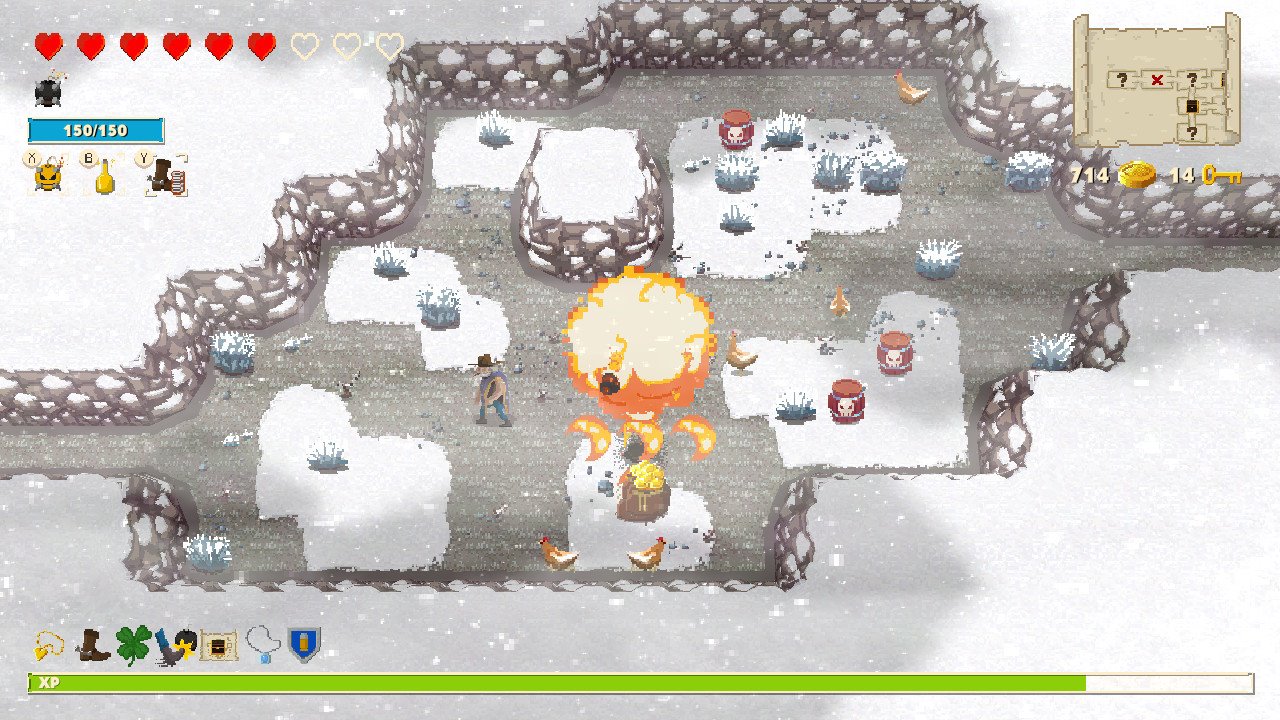Click the red X room on the minimap
This screenshot has height=720, width=1280.
pyautogui.click(x=1160, y=79)
